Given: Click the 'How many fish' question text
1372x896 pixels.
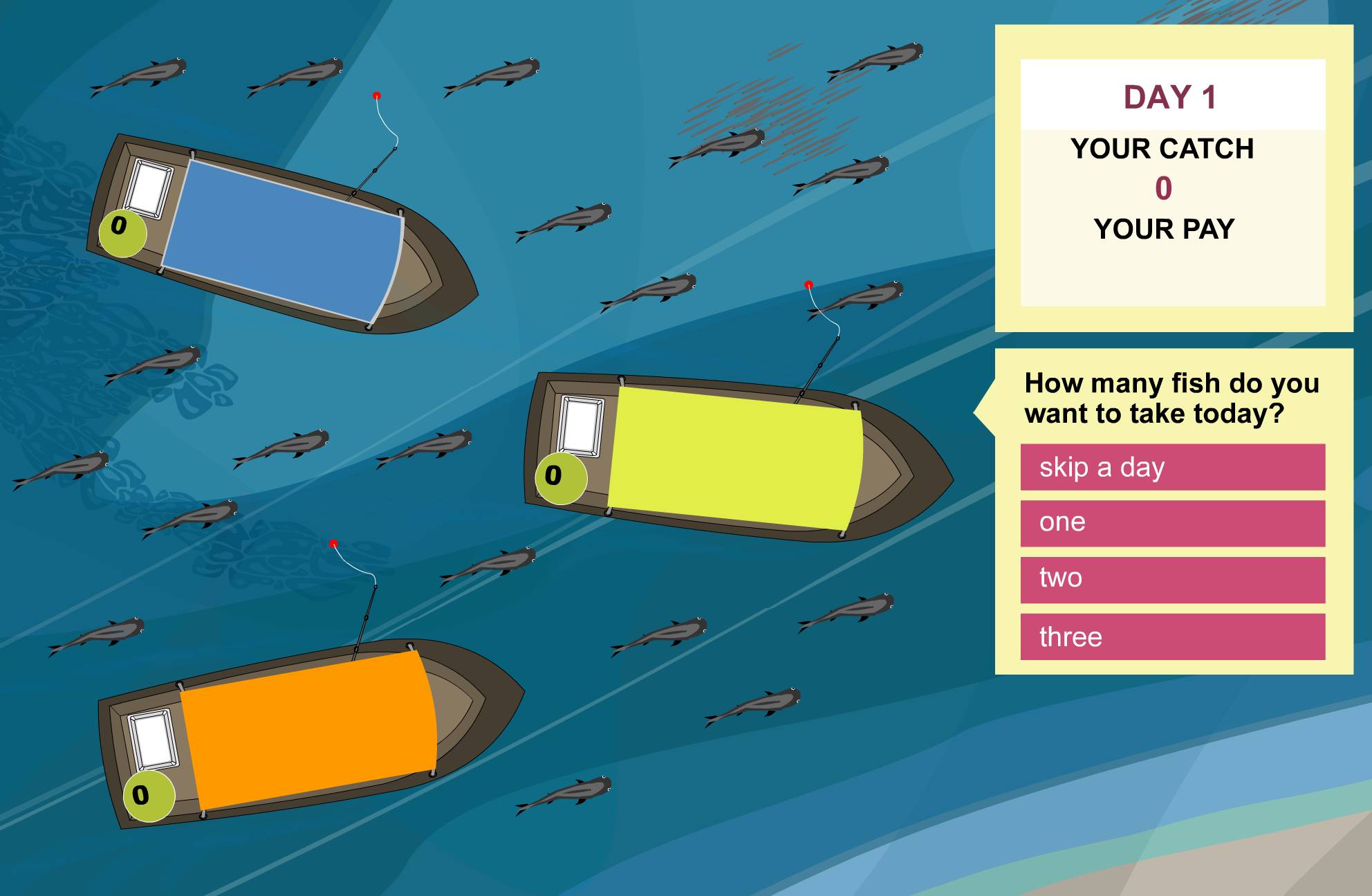Looking at the screenshot, I should (1171, 398).
